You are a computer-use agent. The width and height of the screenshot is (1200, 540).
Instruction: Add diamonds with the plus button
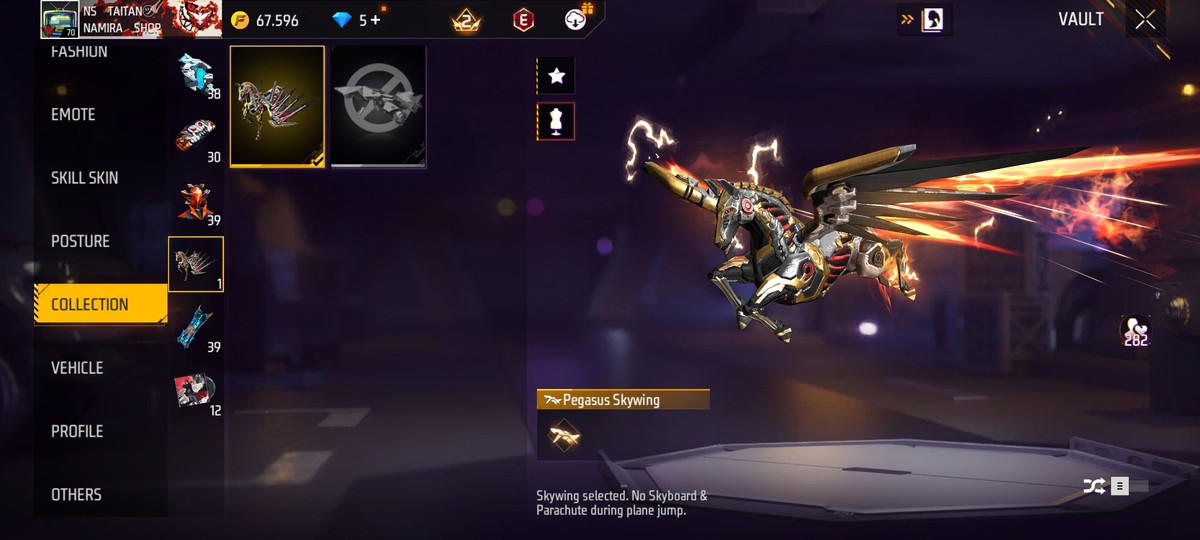click(376, 20)
